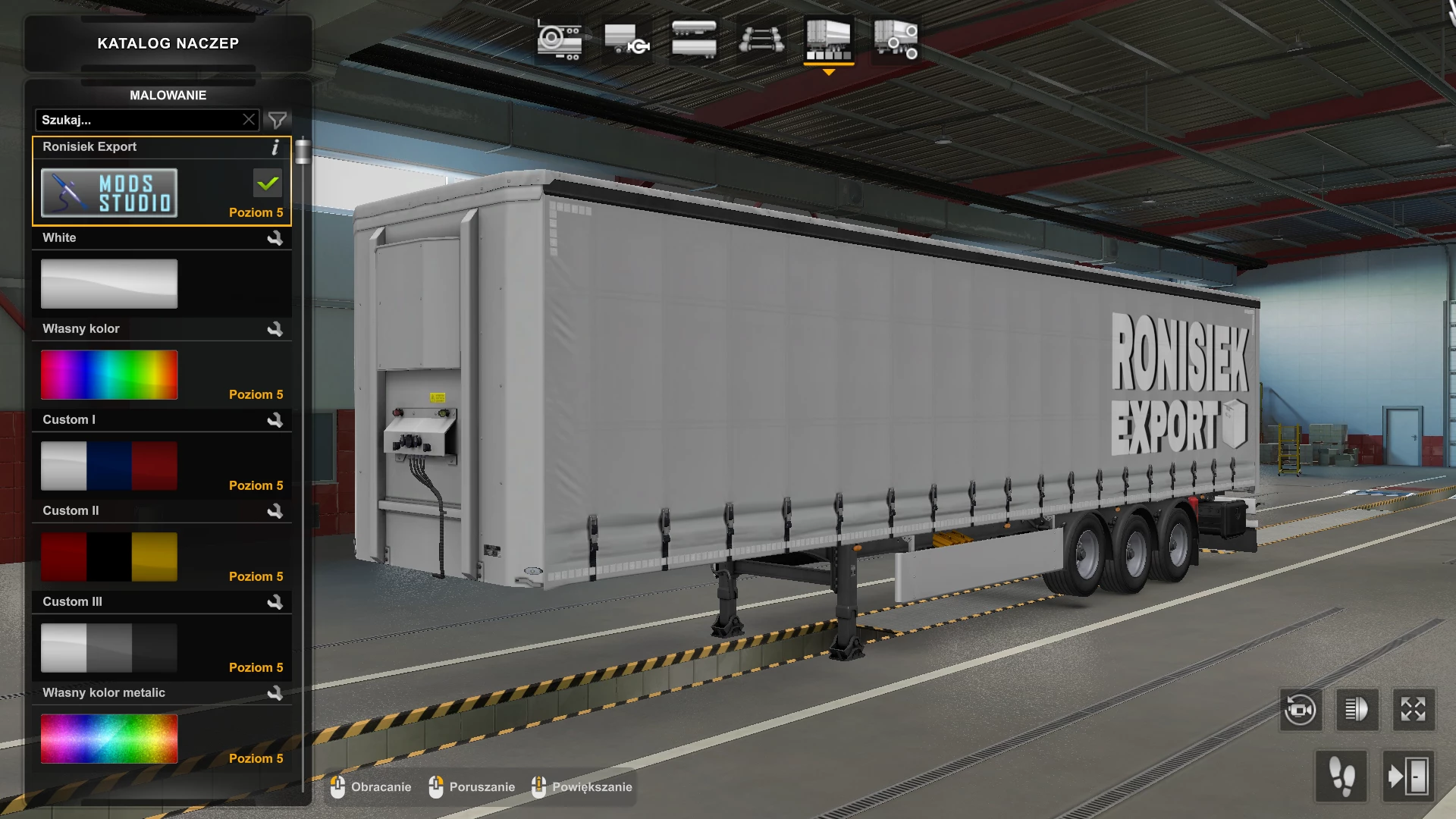This screenshot has width=1456, height=819.
Task: Click the rotate camera icon
Action: (1301, 710)
